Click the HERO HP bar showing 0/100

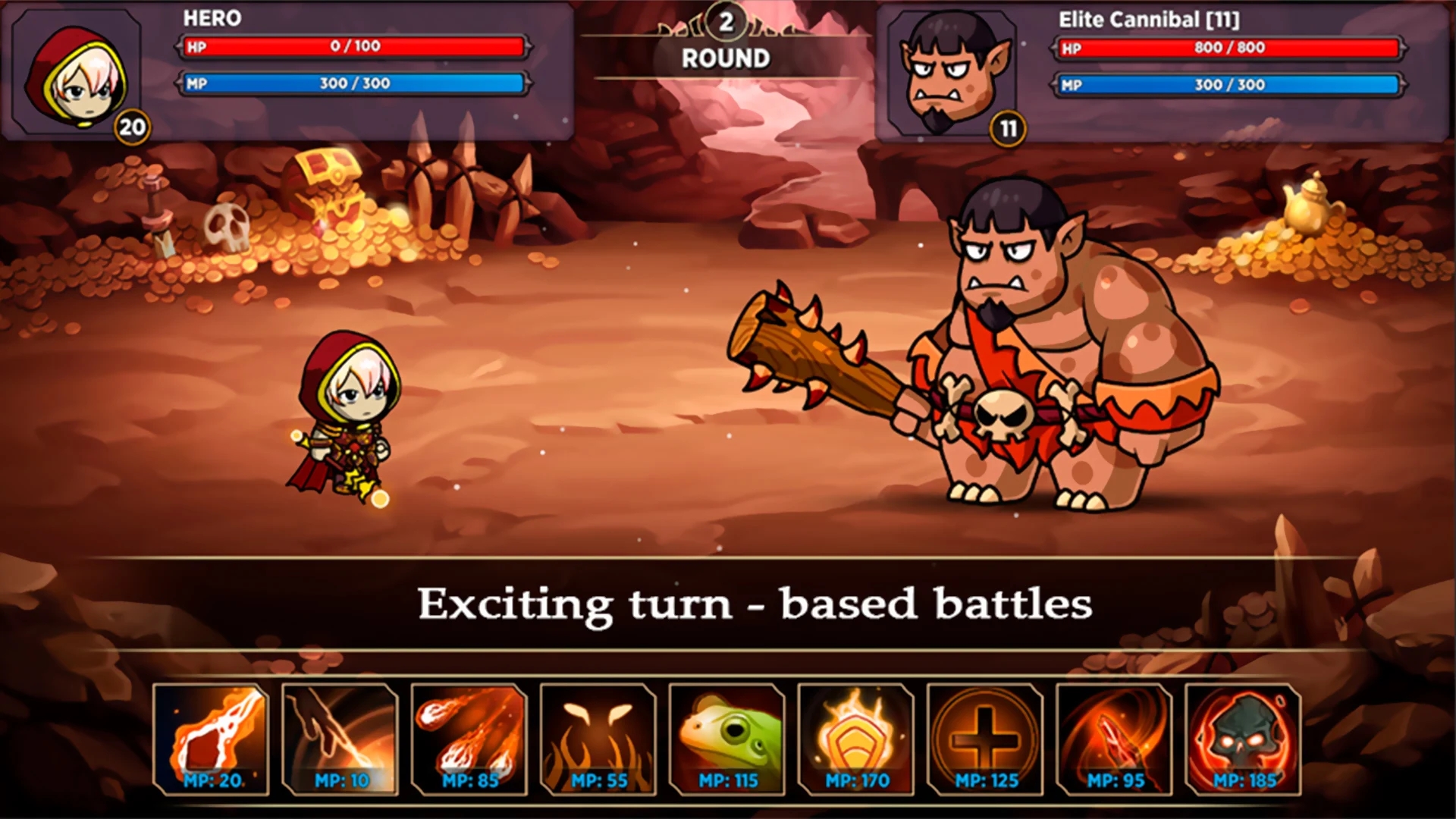(x=353, y=48)
